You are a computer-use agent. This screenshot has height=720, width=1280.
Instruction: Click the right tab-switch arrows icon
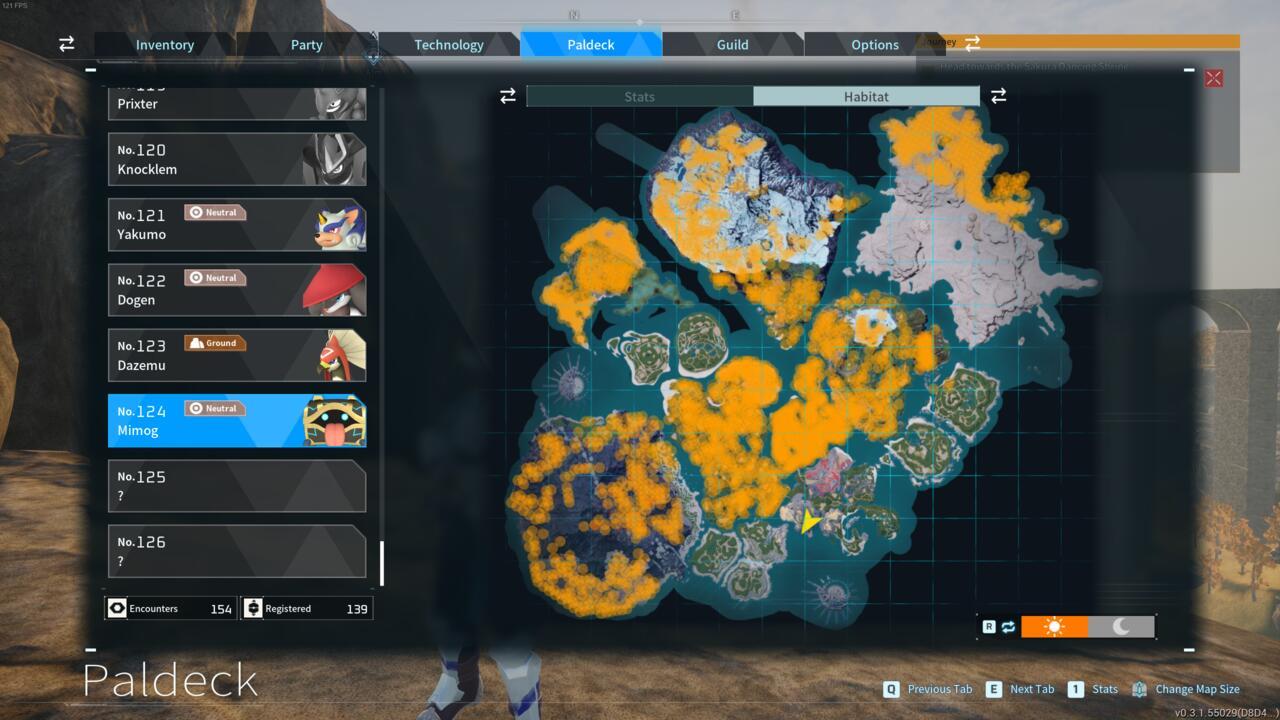[x=998, y=96]
